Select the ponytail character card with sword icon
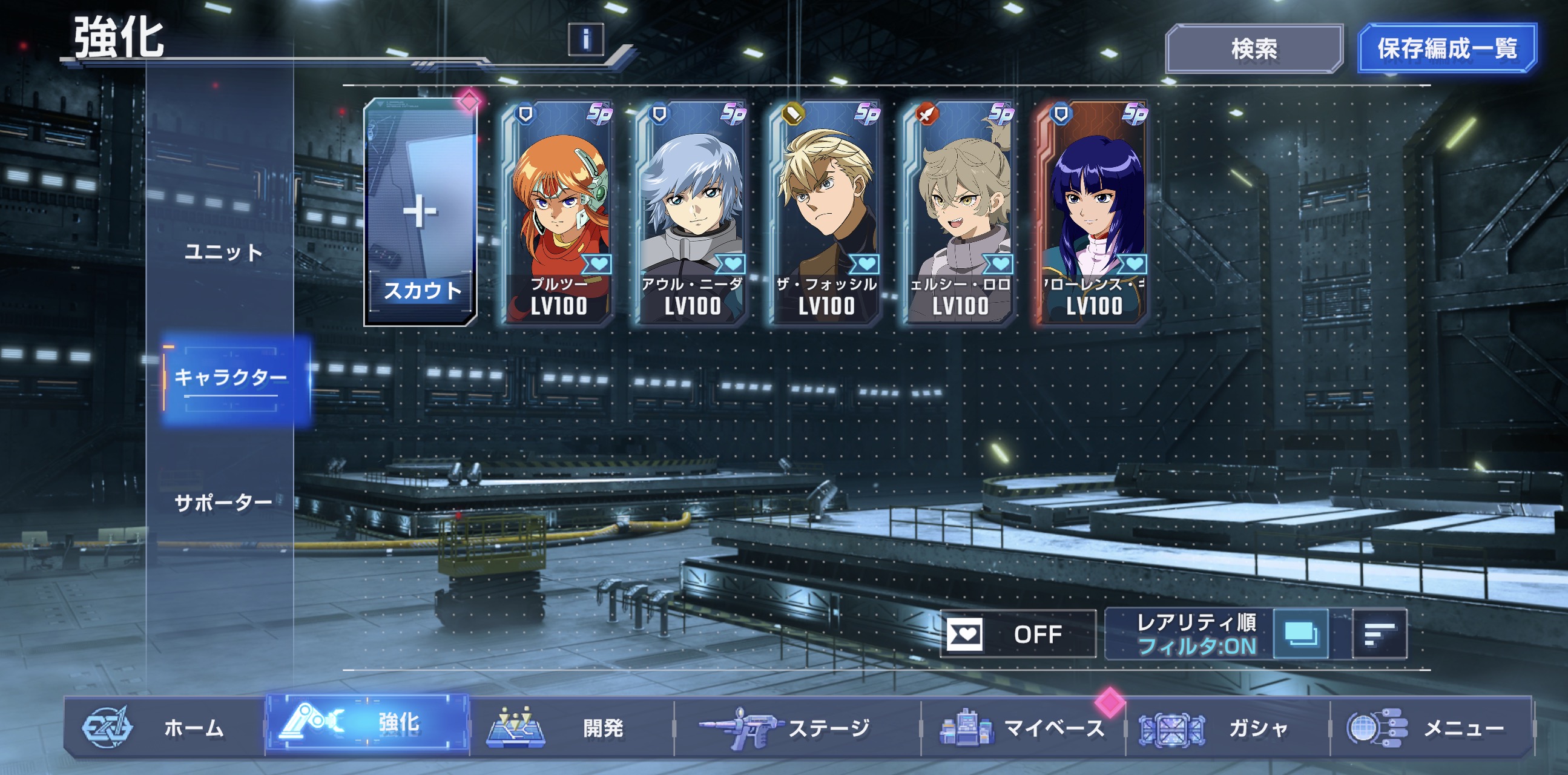This screenshot has height=775, width=1568. pos(960,213)
